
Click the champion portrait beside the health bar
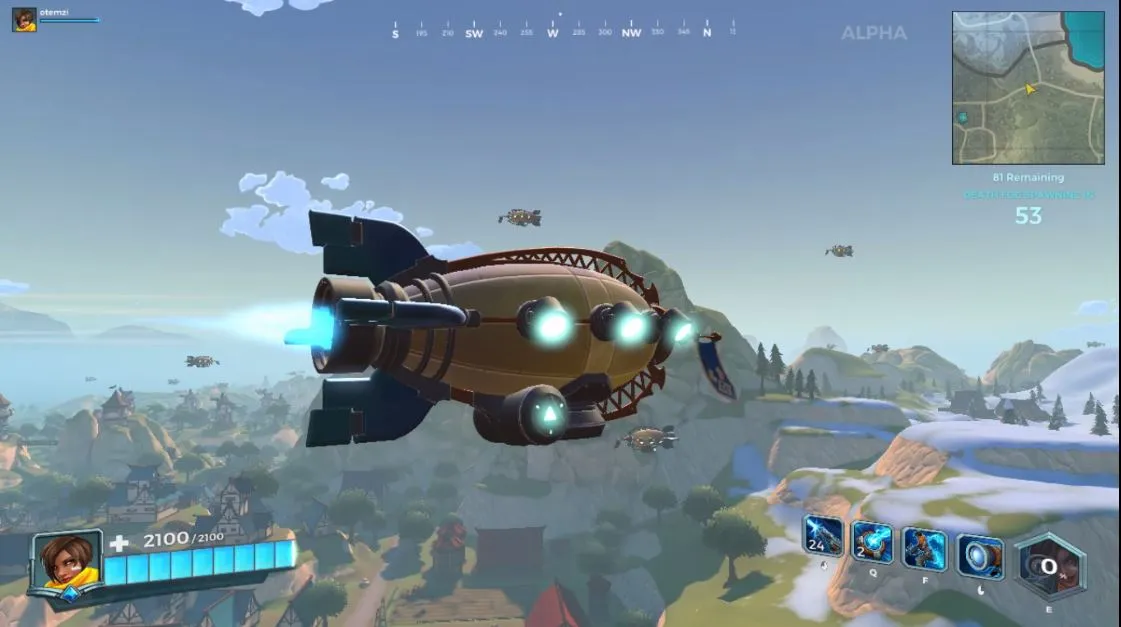[67, 566]
